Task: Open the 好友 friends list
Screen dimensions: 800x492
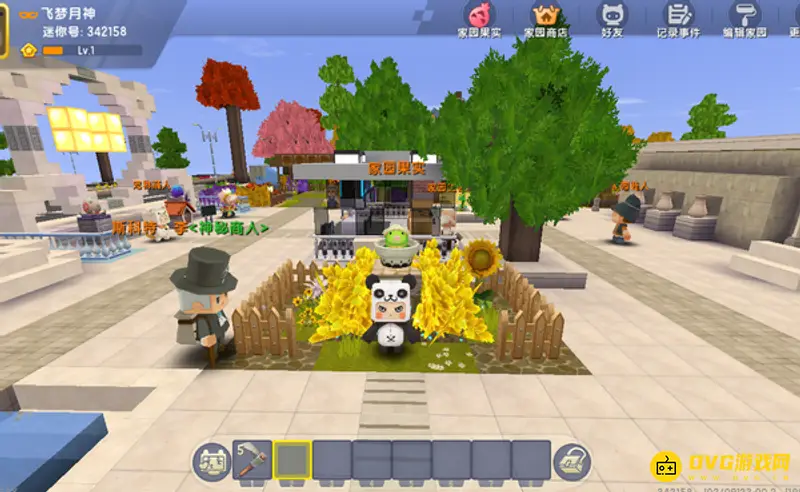Action: coord(612,17)
